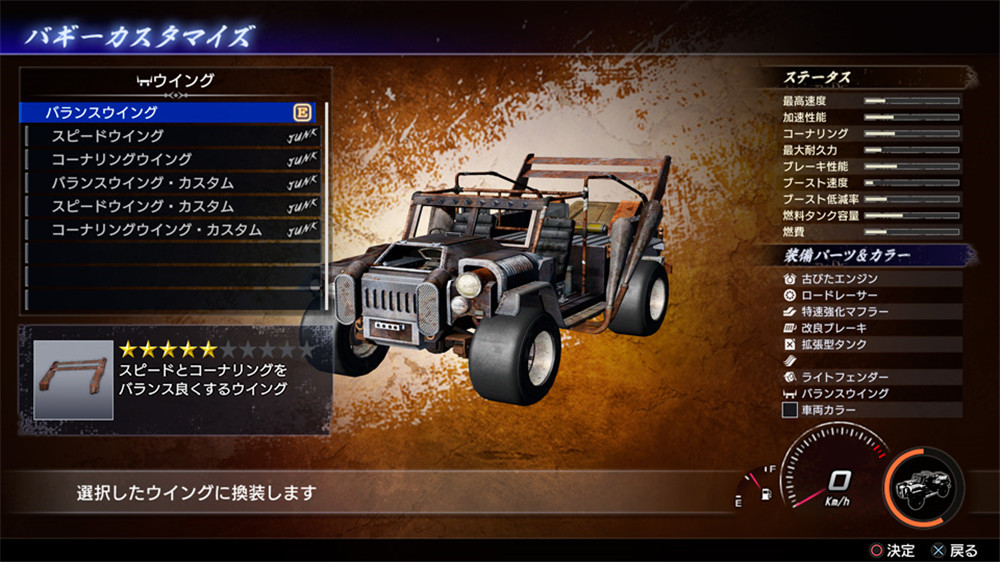Viewport: 1000px width, 562px height.
Task: Select コーナリングウイング・カスタム wing
Action: pyautogui.click(x=170, y=230)
